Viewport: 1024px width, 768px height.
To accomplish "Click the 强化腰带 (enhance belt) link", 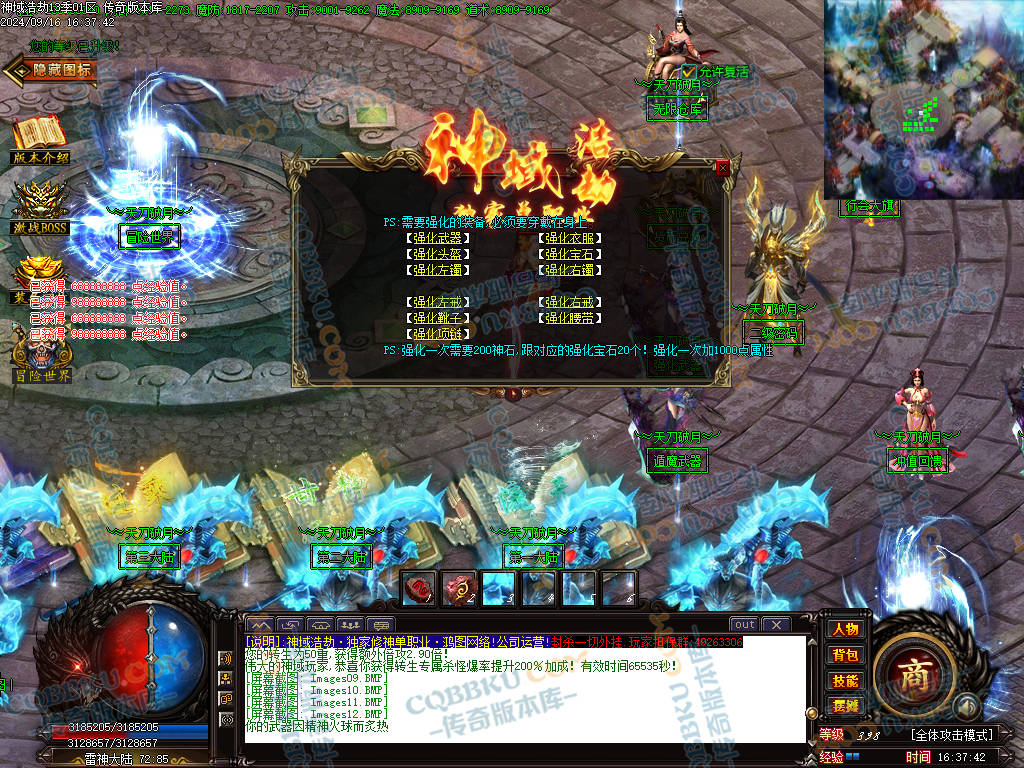I will pyautogui.click(x=570, y=318).
